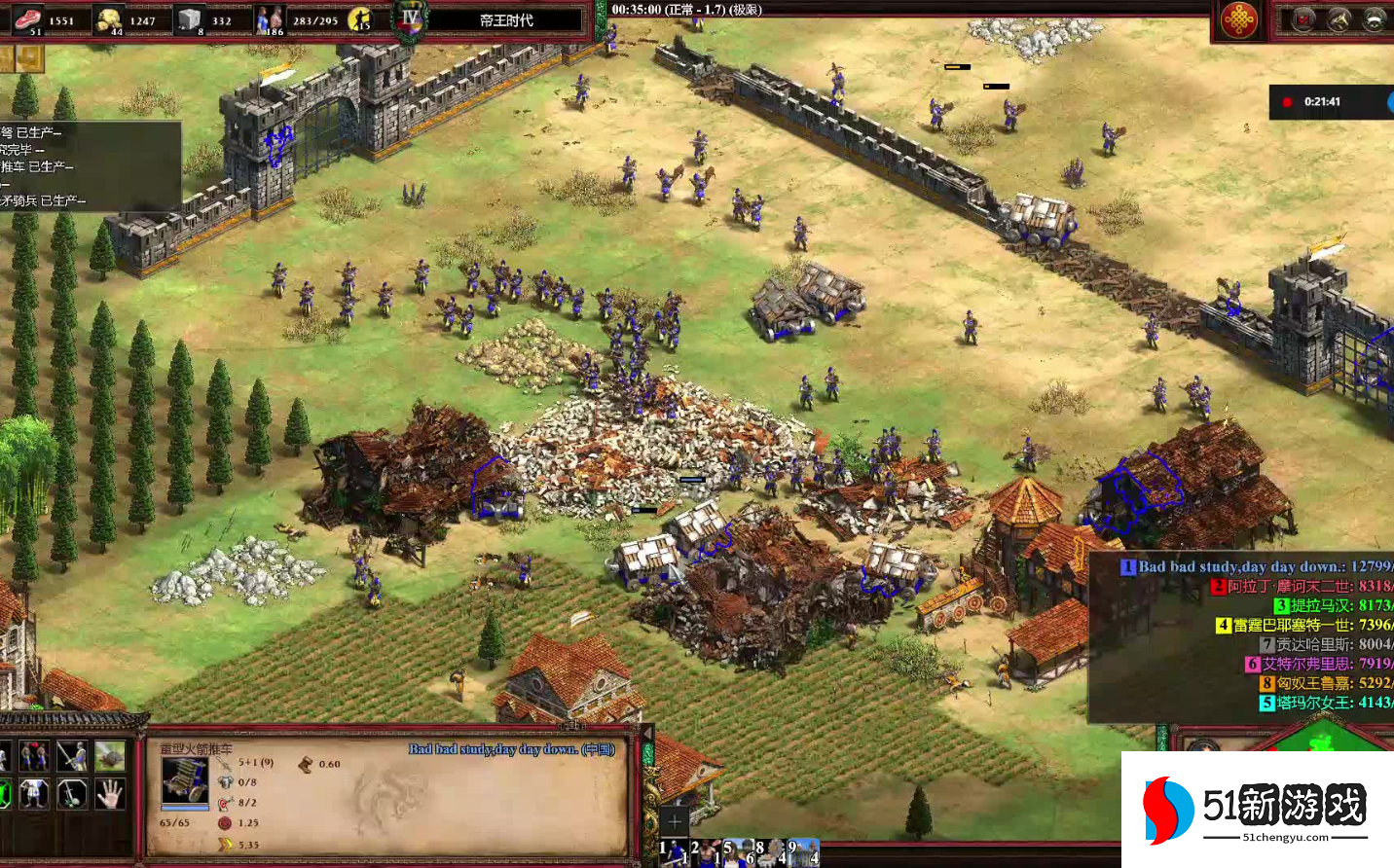Click the red recording indicator dot
Screen dimensions: 1394x868
[x=1287, y=101]
